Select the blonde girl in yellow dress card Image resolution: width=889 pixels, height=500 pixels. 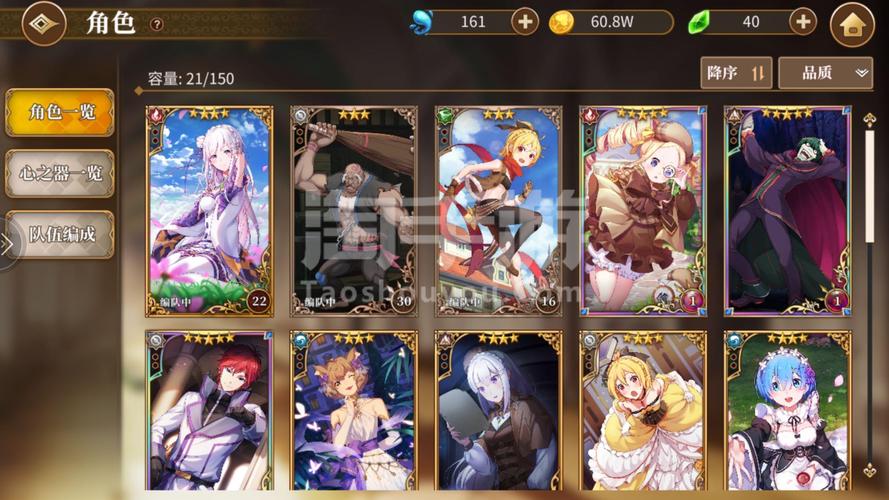(643, 412)
